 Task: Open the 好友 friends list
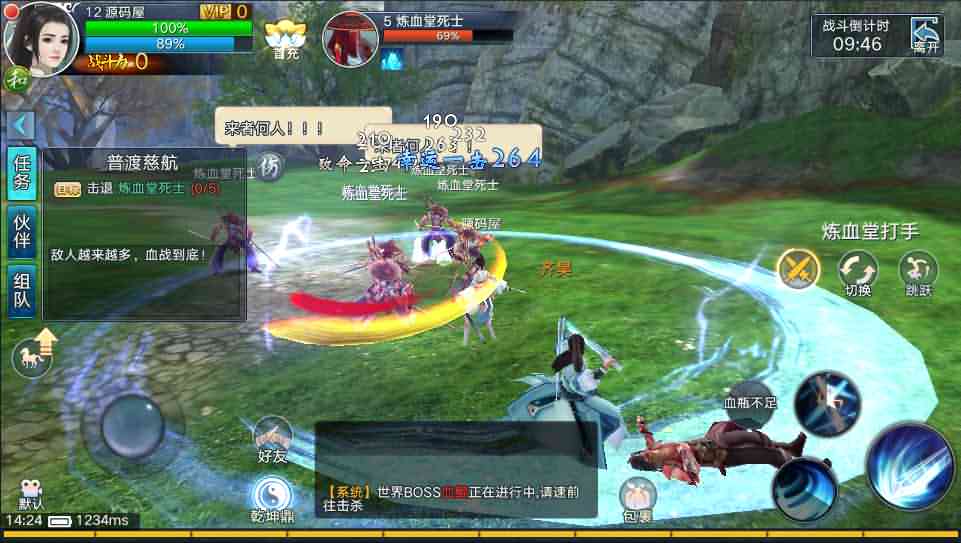(x=272, y=440)
